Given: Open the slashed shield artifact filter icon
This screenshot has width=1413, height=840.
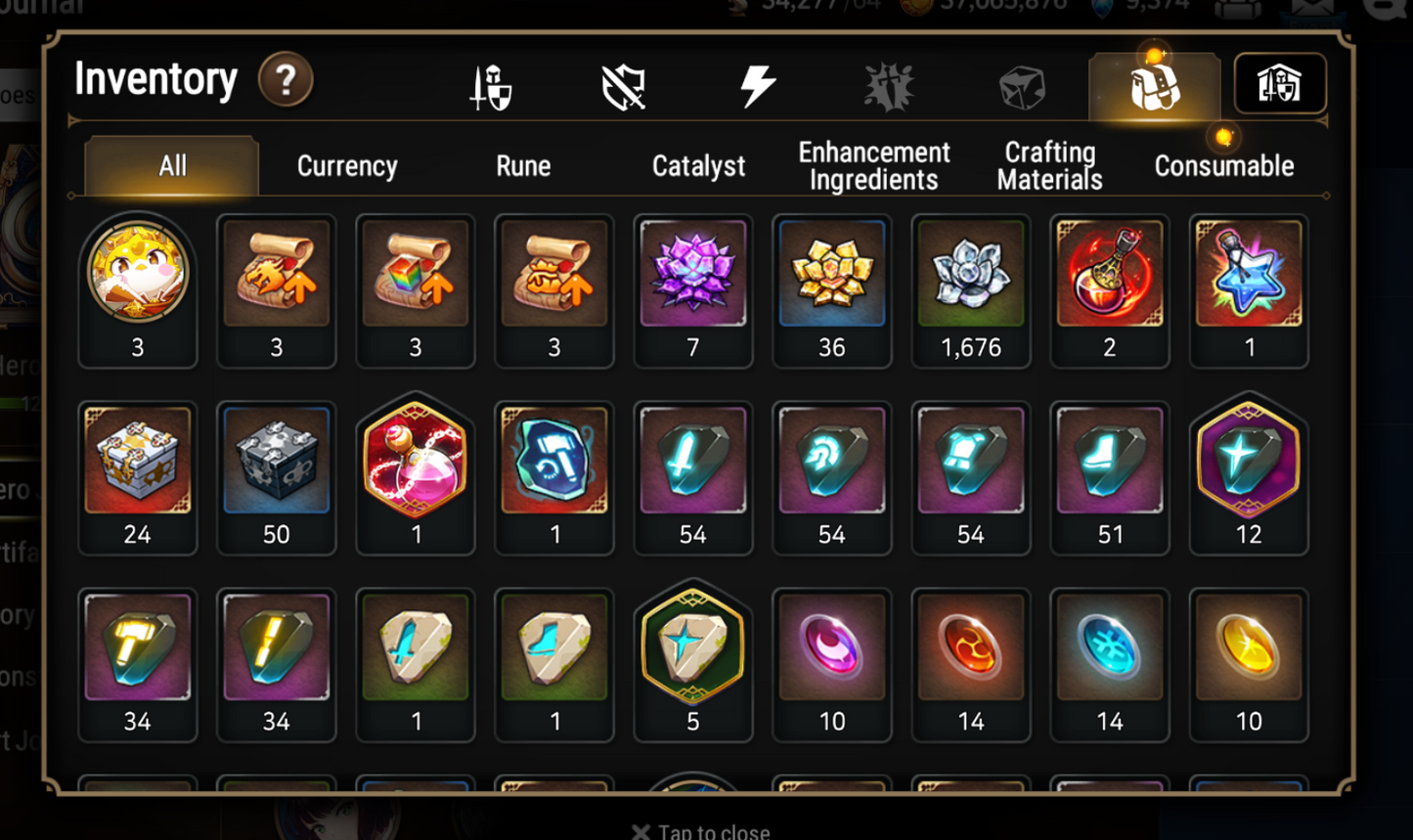Looking at the screenshot, I should point(623,85).
